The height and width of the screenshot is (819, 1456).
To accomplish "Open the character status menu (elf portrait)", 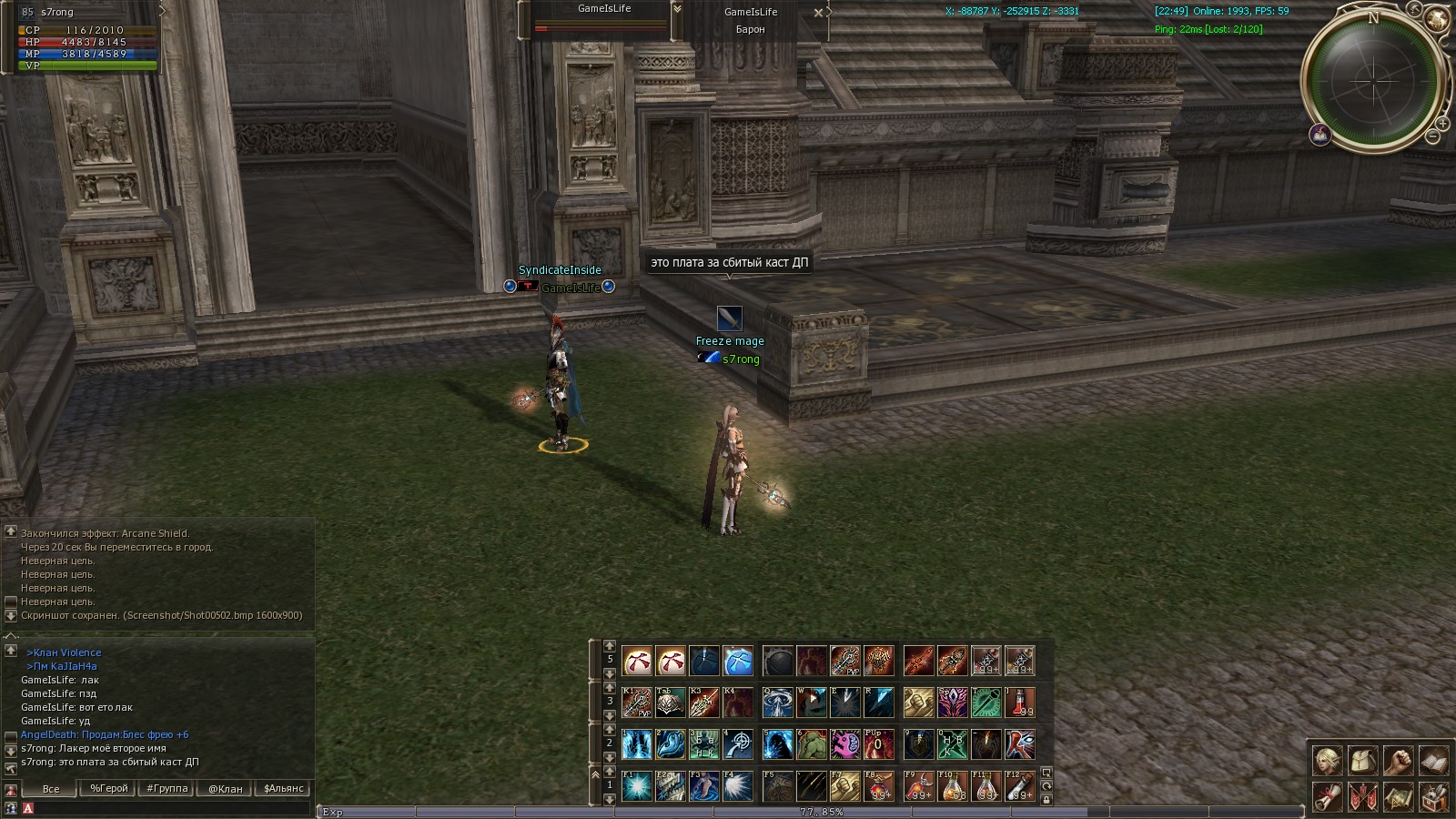I will pos(1328,761).
